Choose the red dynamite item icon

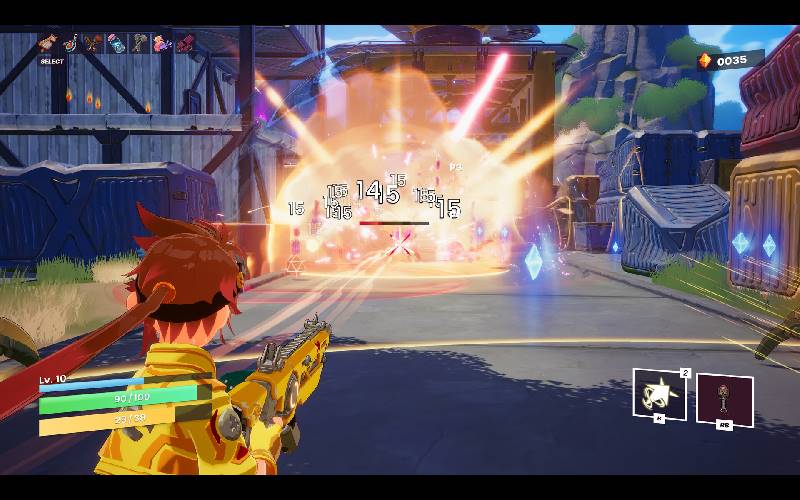tap(185, 43)
